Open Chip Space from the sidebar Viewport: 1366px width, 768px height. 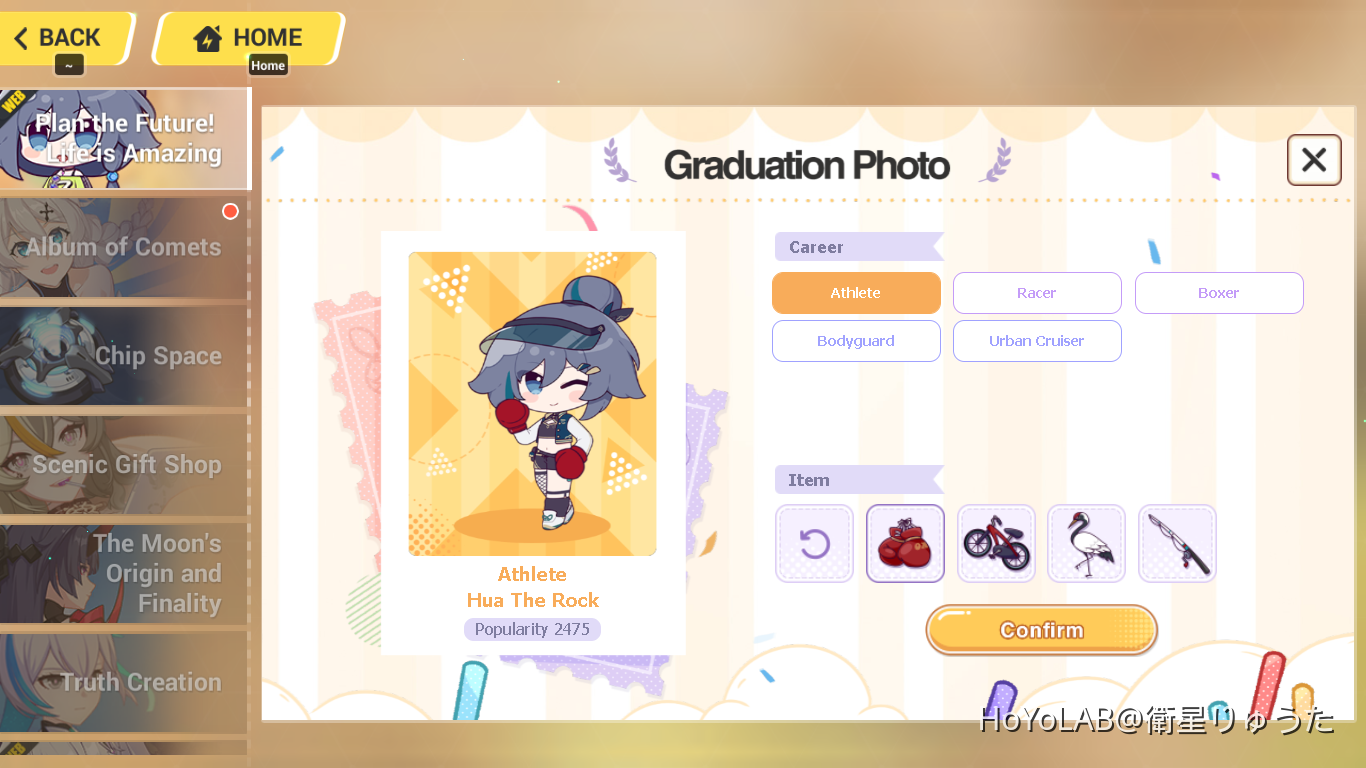[x=125, y=356]
